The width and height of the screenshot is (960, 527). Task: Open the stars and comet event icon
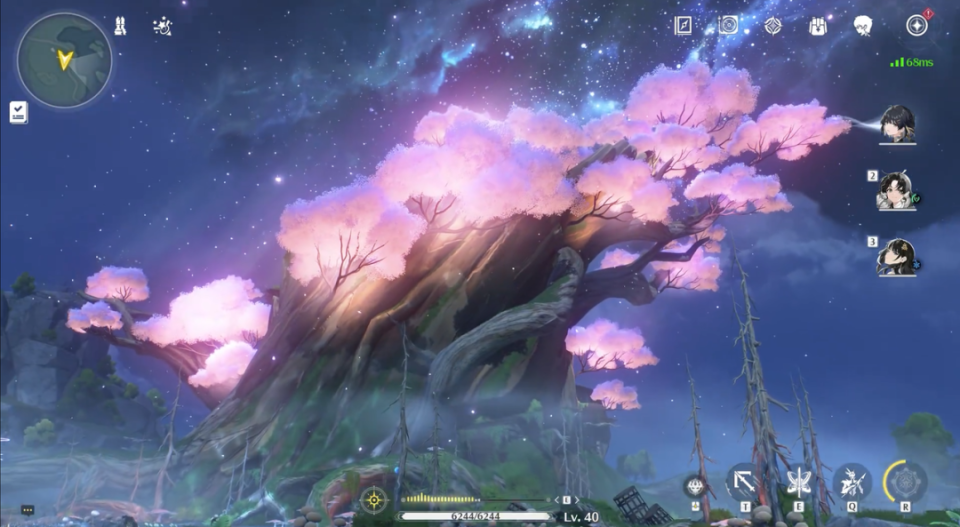tap(162, 27)
